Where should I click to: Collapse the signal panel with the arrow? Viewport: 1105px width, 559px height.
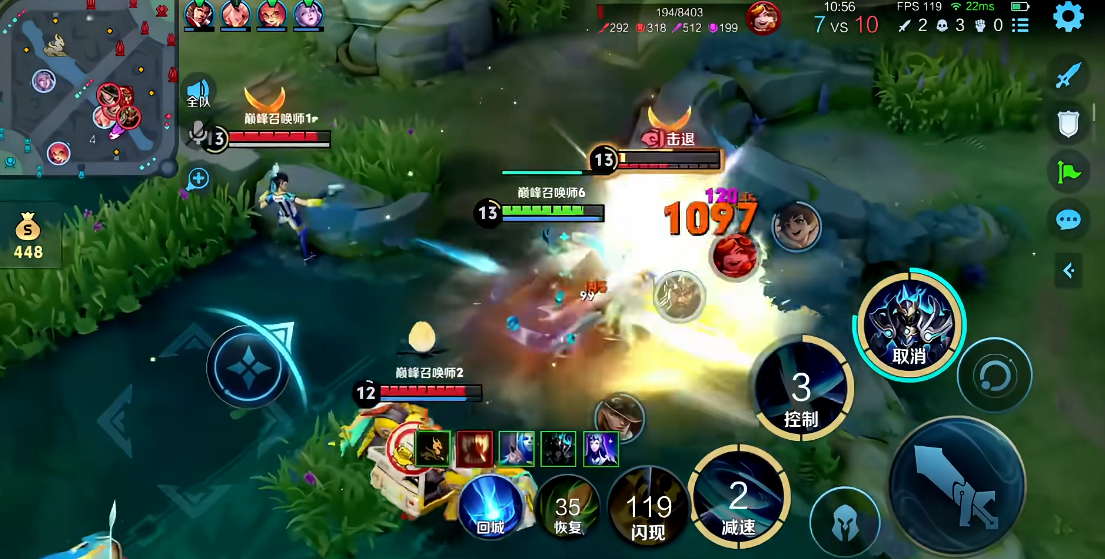1069,270
